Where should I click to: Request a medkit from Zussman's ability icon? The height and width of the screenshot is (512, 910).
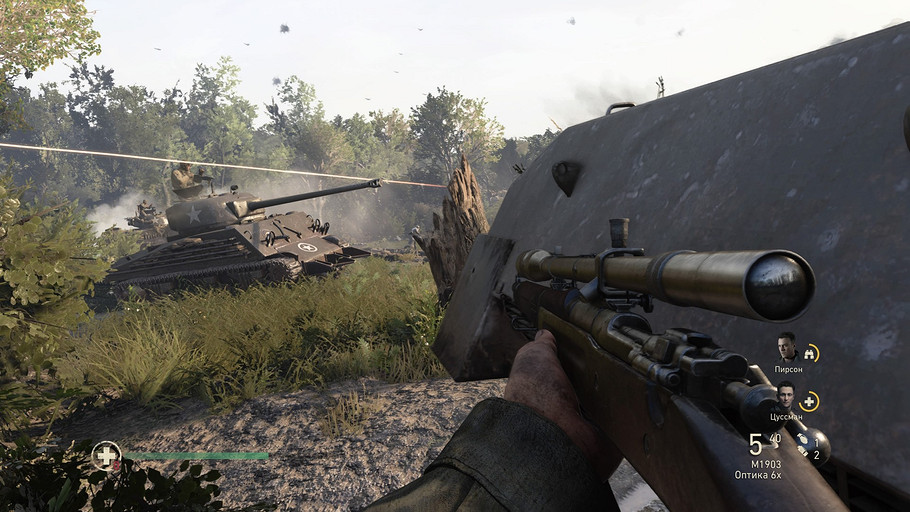click(x=809, y=401)
